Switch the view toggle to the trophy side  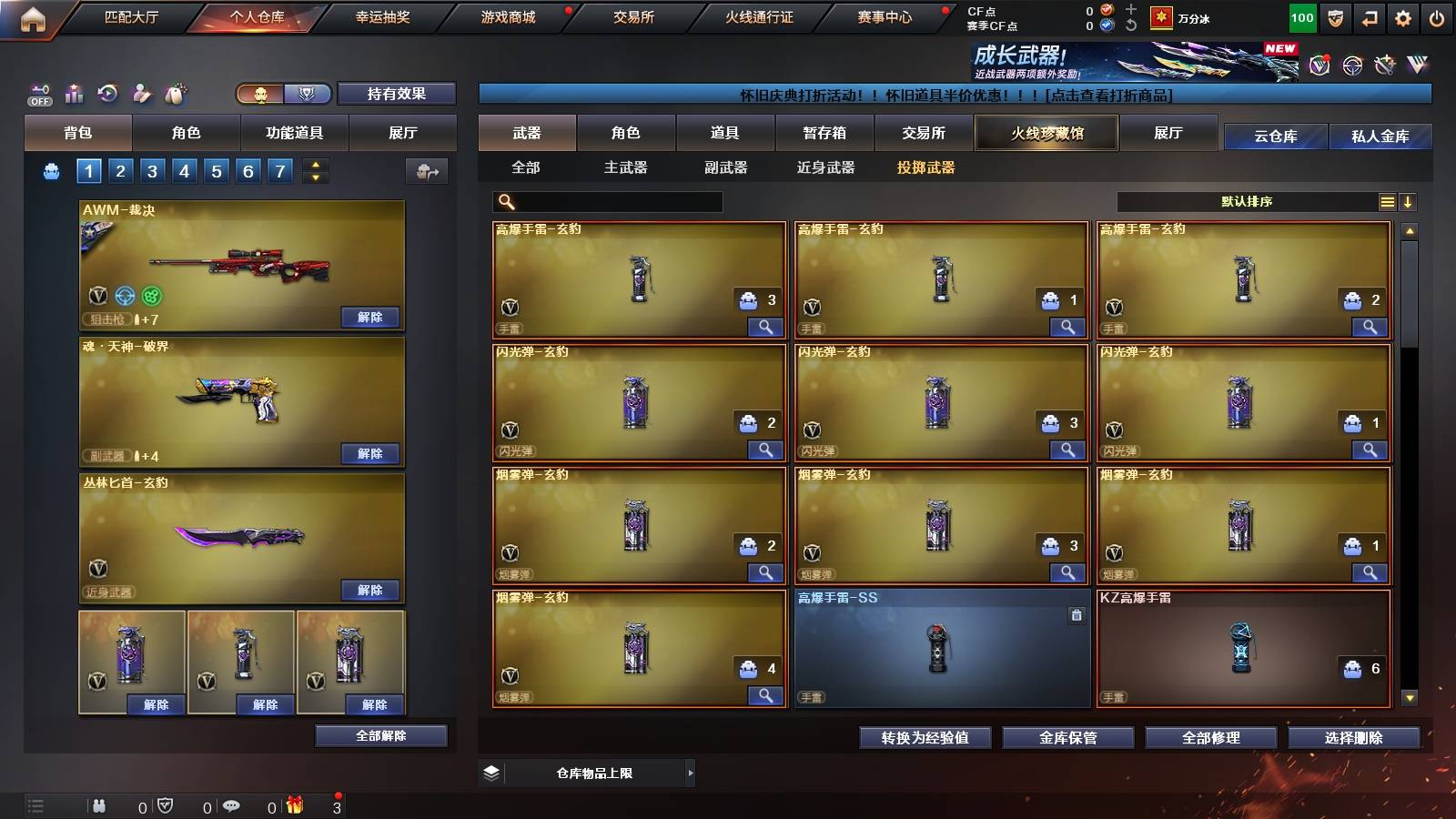click(x=307, y=93)
